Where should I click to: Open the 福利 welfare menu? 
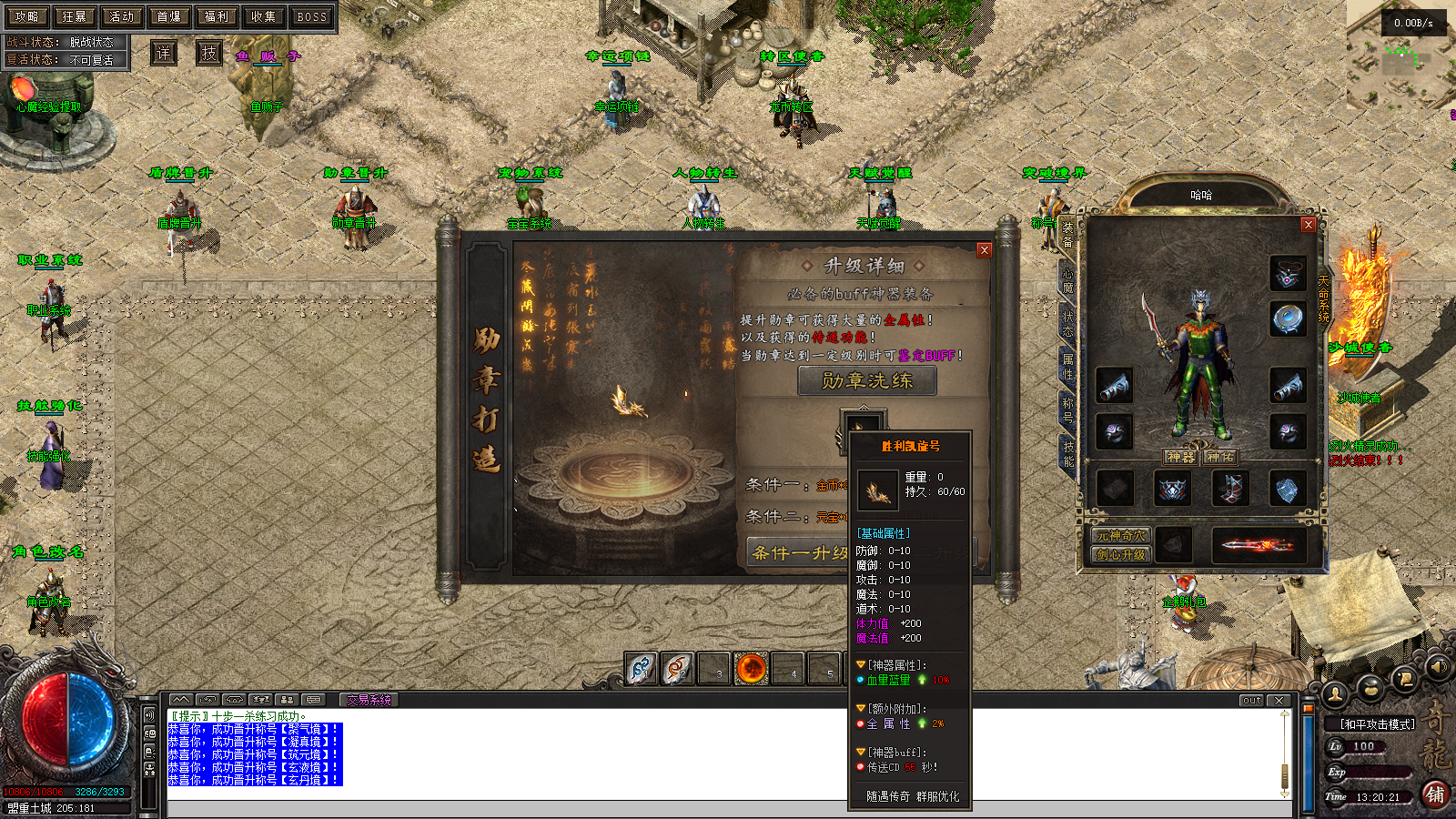pos(216,16)
